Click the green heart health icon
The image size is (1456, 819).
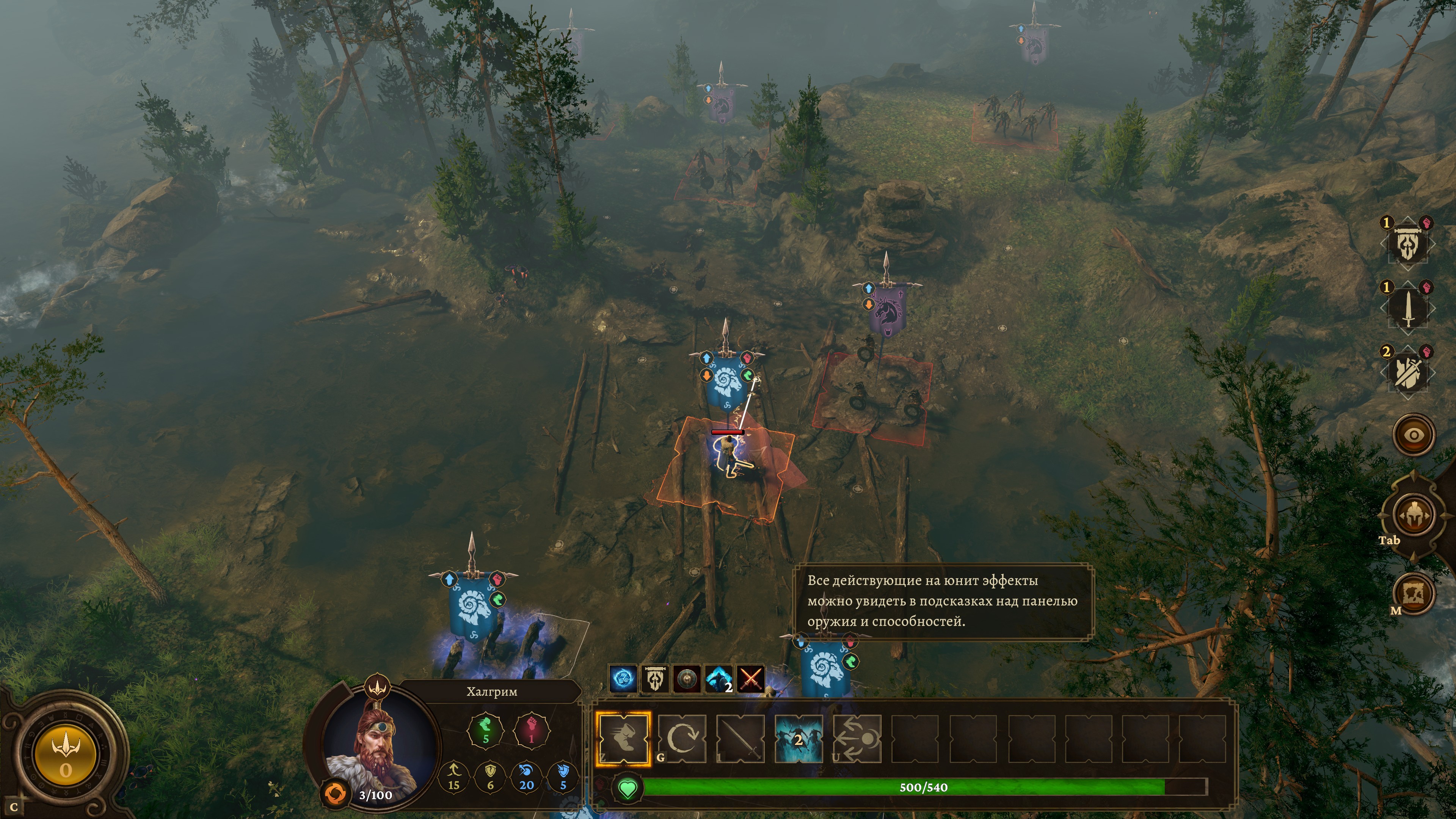628,788
